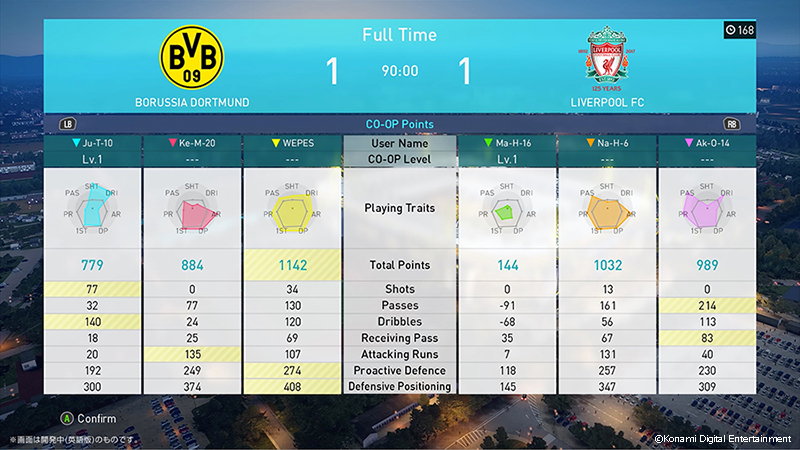Select player Ke-M-20's column header

coord(192,143)
